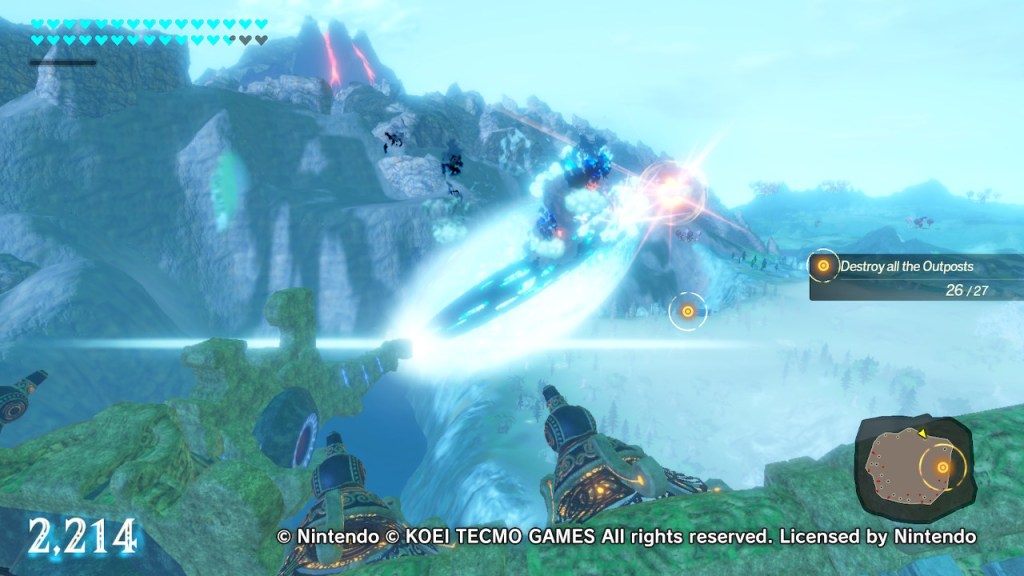Viewport: 1024px width, 576px height.
Task: Open the minimap in the corner
Action: click(913, 466)
